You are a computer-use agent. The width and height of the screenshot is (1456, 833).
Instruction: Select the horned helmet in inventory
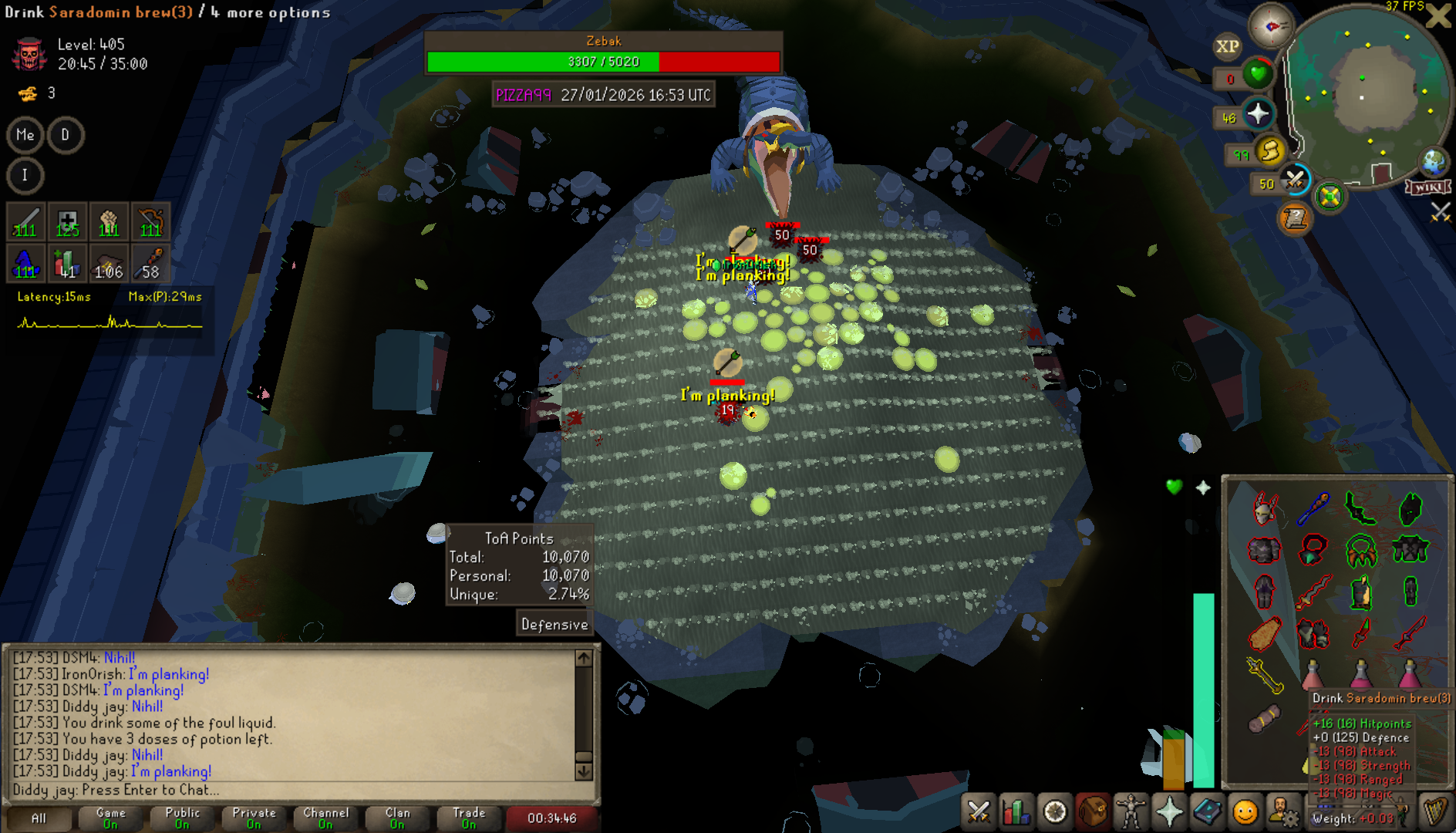[1265, 508]
